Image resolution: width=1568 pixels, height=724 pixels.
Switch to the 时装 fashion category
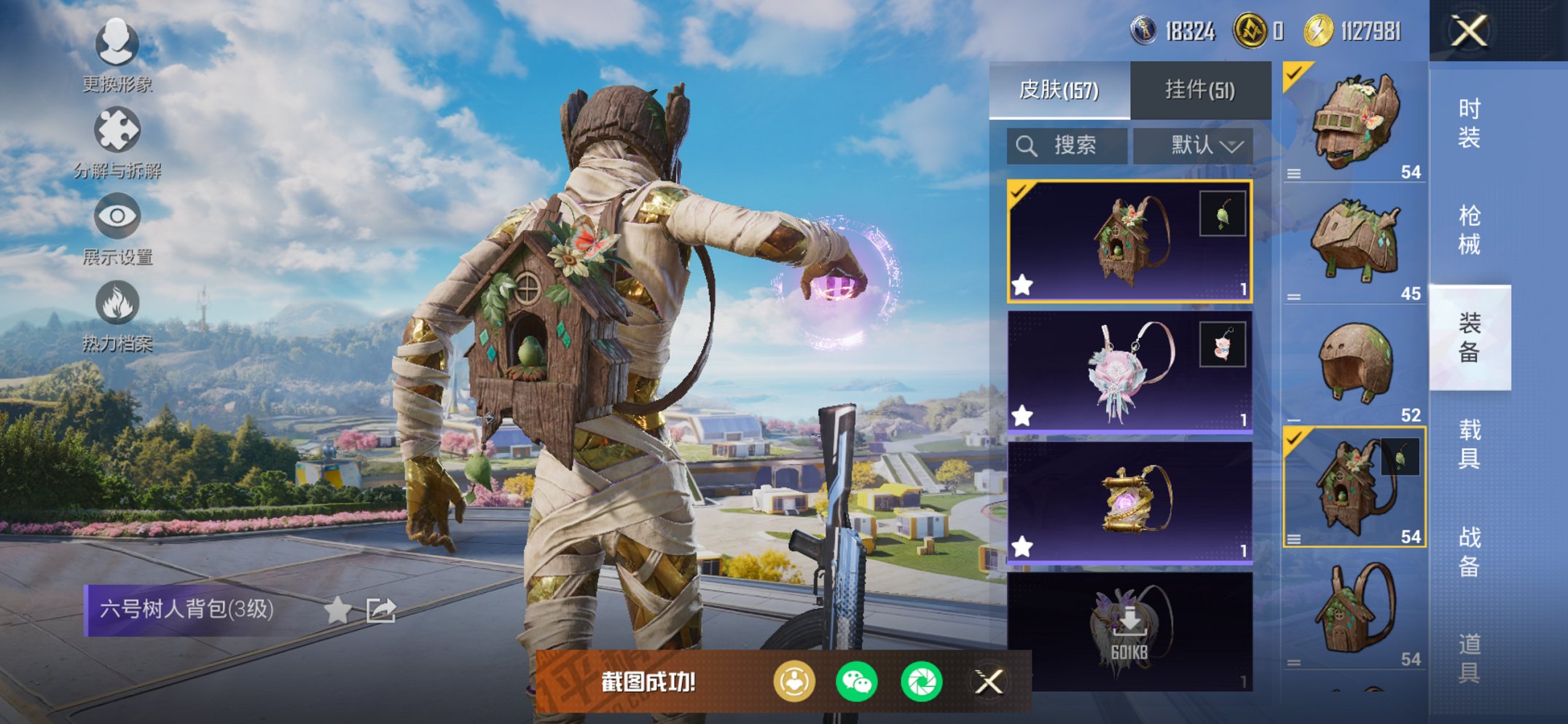tap(1469, 123)
